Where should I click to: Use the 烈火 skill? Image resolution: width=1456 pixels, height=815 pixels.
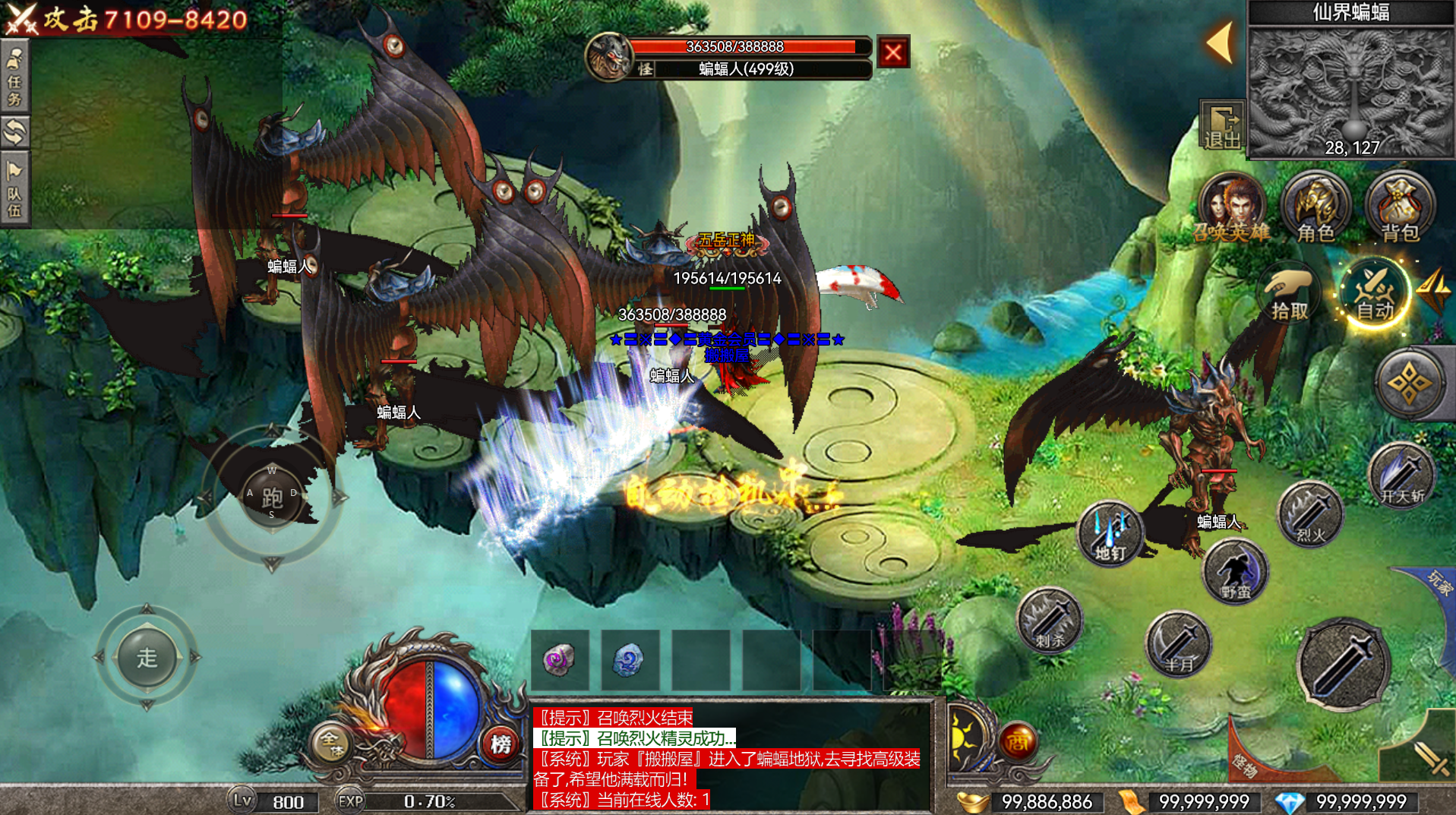1311,516
